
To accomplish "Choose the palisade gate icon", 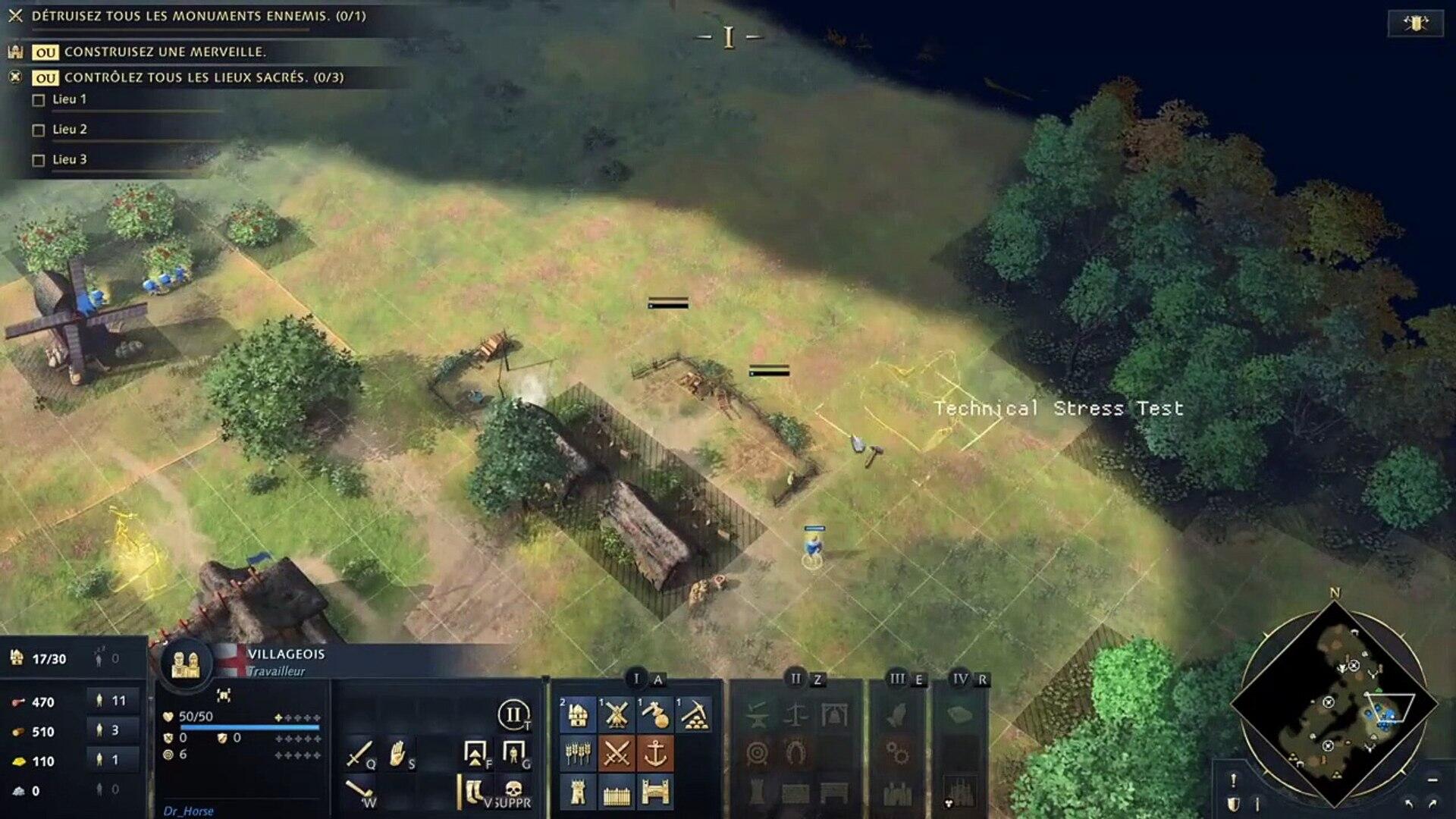I will click(x=654, y=792).
